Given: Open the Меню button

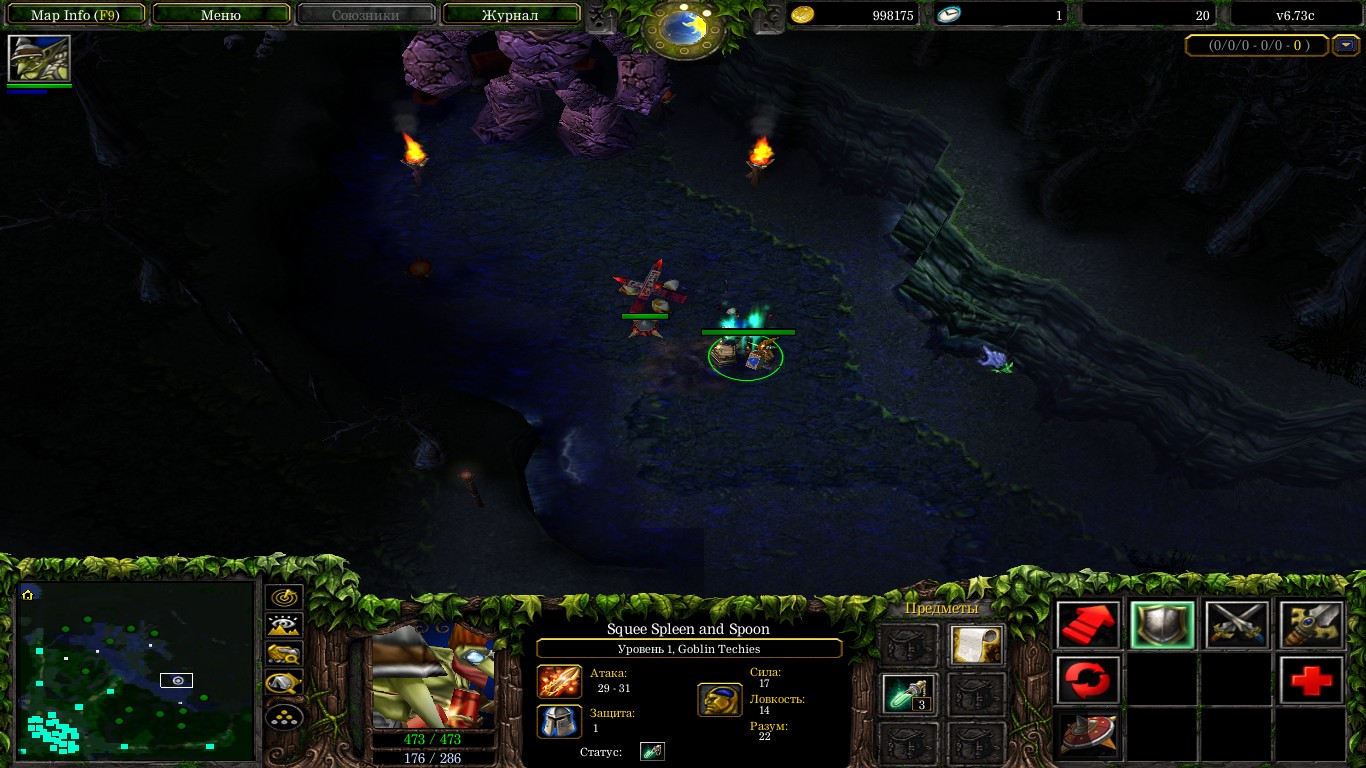Looking at the screenshot, I should (x=221, y=15).
